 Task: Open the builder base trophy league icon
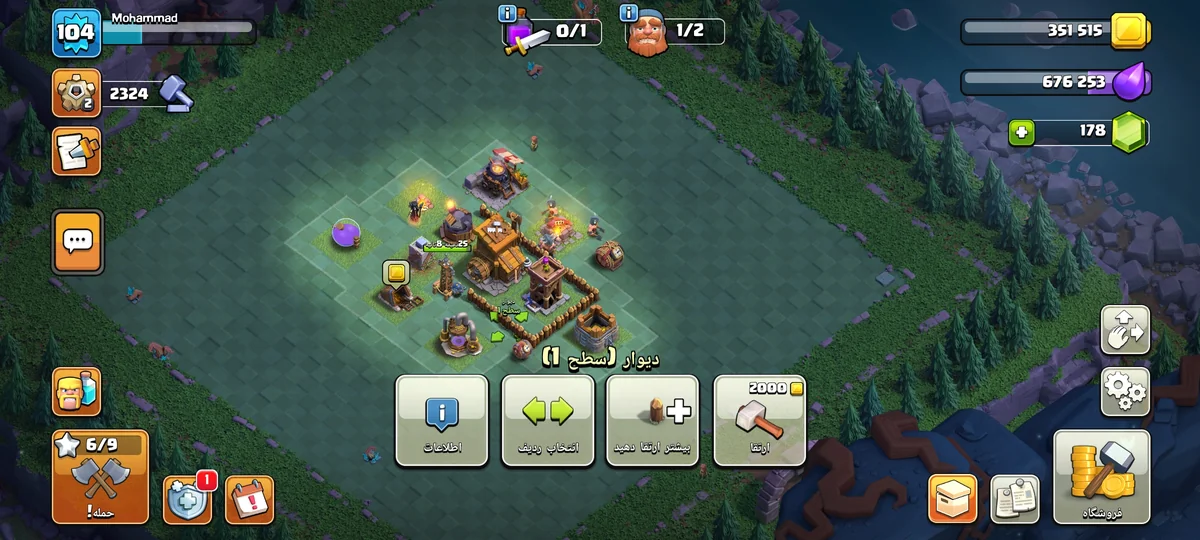click(x=76, y=93)
